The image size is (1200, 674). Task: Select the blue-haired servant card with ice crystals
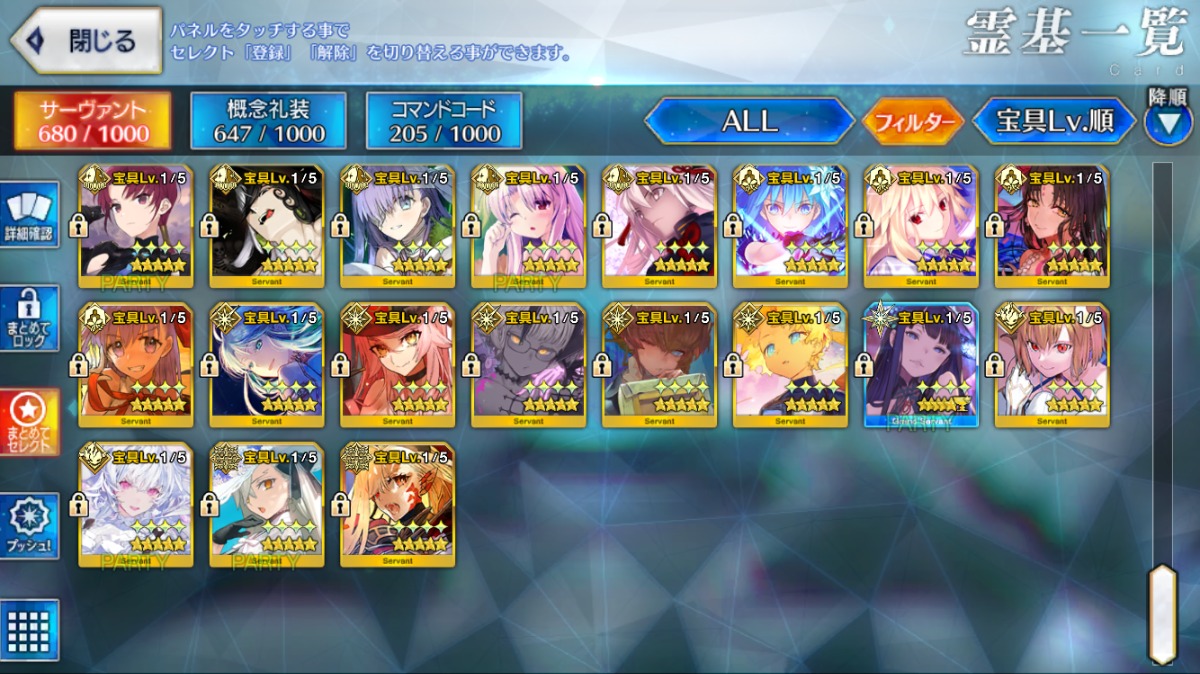790,226
